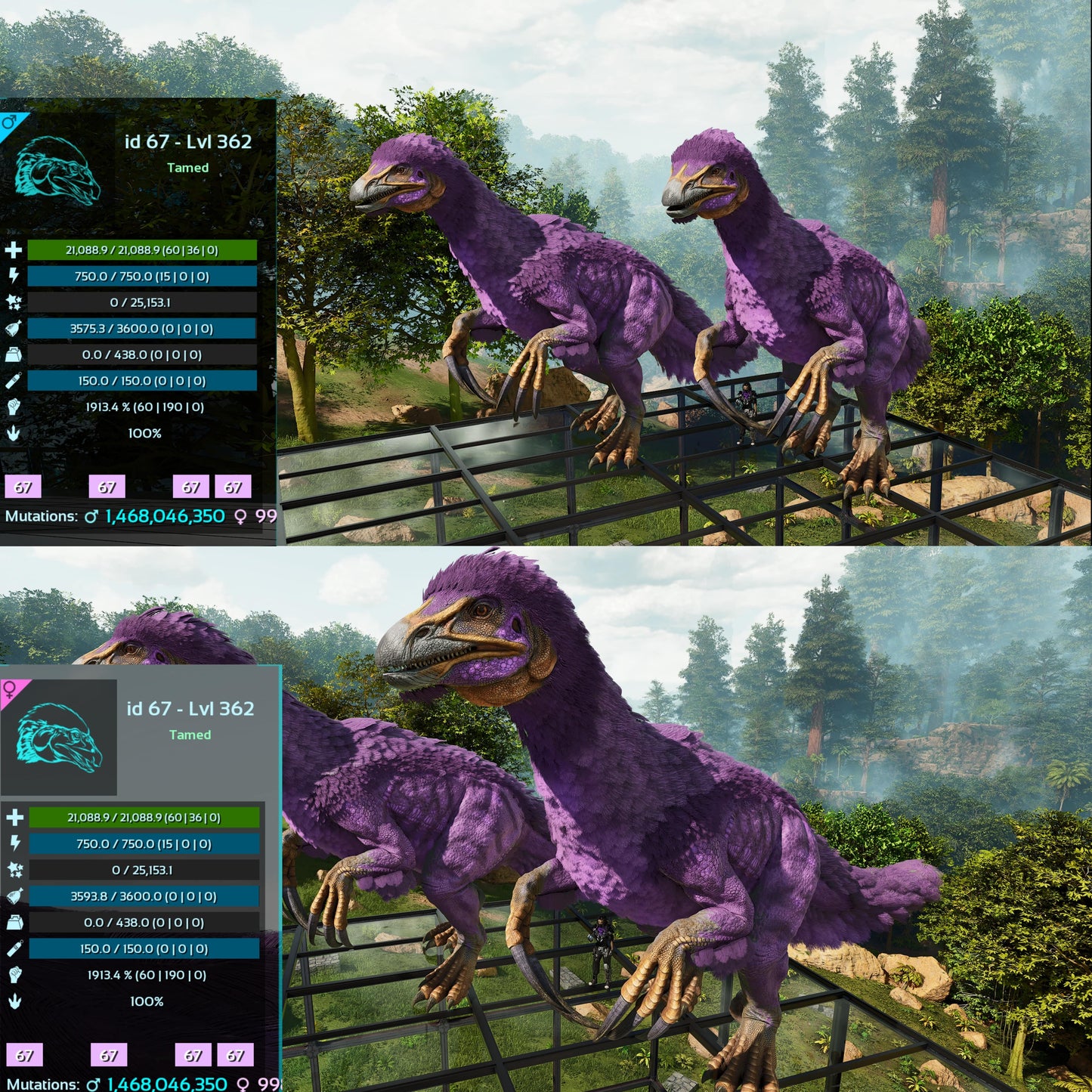Select the female Therizinosaur portrait thumbnail
The height and width of the screenshot is (1092, 1092).
click(60, 738)
